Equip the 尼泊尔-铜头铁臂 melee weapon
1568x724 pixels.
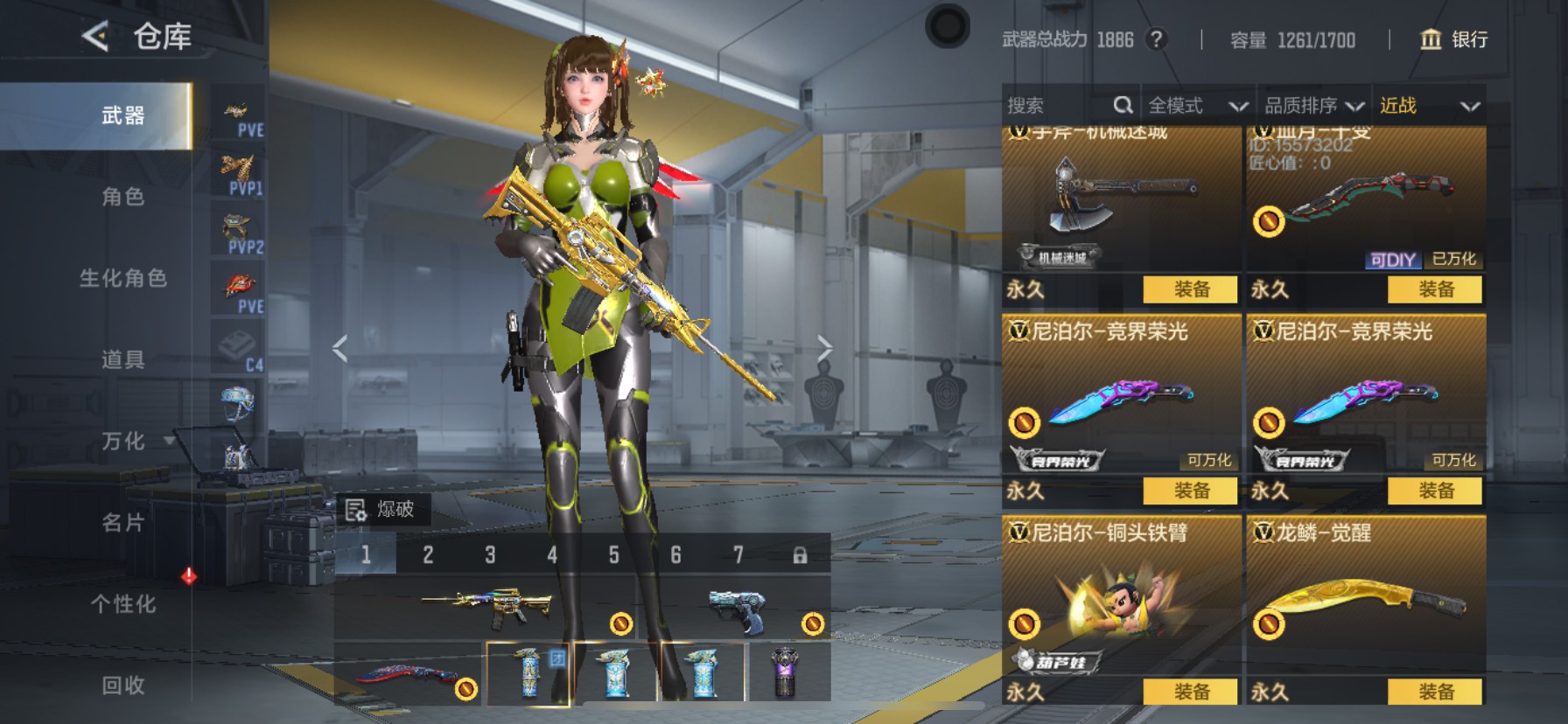tap(1190, 692)
